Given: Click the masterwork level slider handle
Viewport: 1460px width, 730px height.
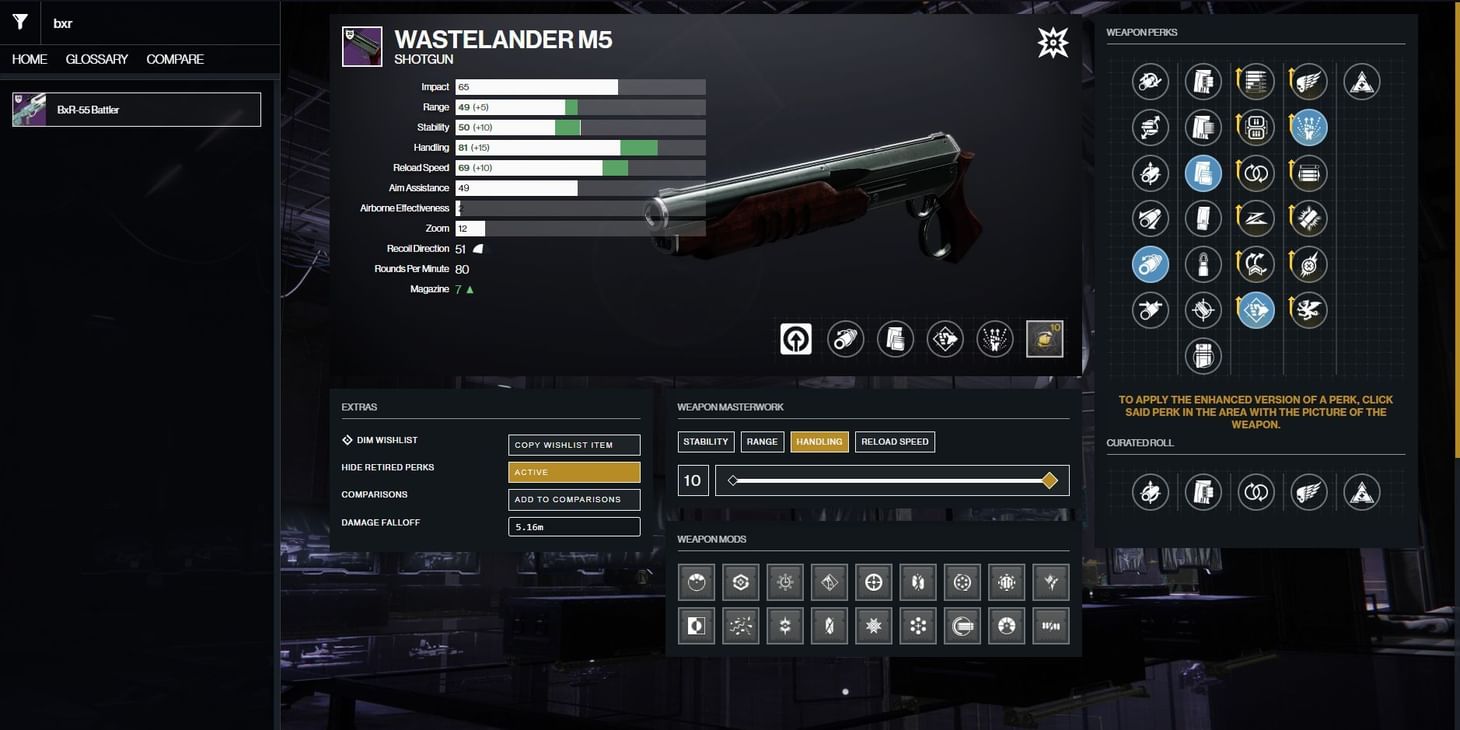Looking at the screenshot, I should 1049,480.
